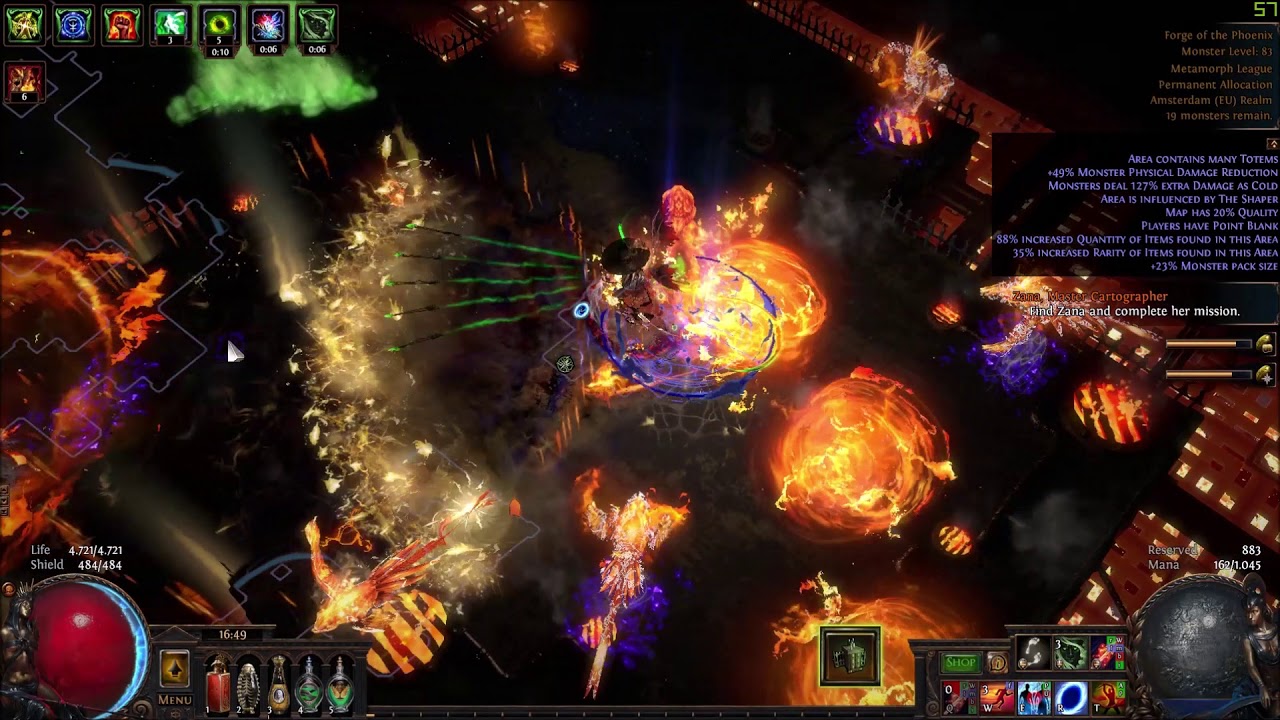Click the round info icon beside Shop
The image size is (1280, 720).
pyautogui.click(x=997, y=662)
